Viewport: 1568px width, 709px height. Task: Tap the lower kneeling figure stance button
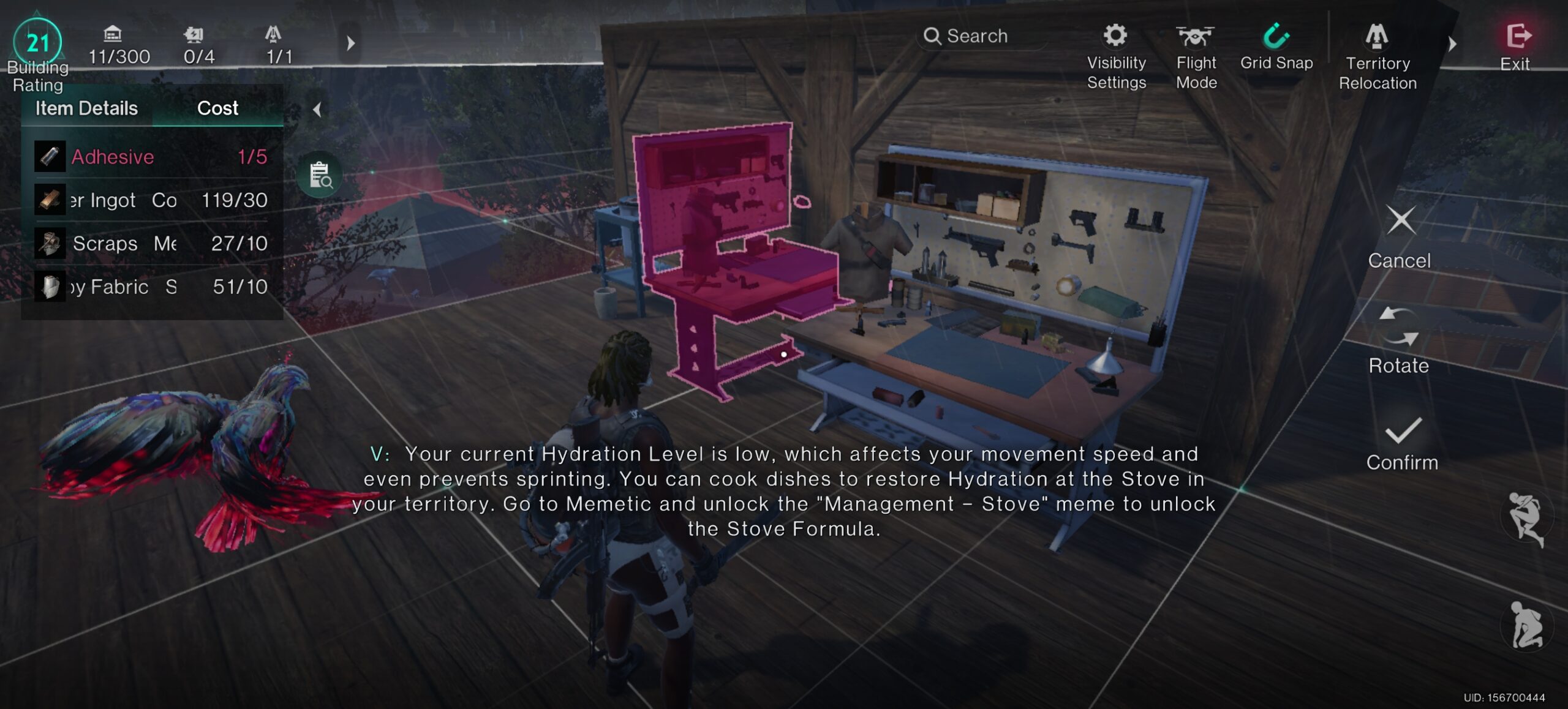(x=1526, y=626)
